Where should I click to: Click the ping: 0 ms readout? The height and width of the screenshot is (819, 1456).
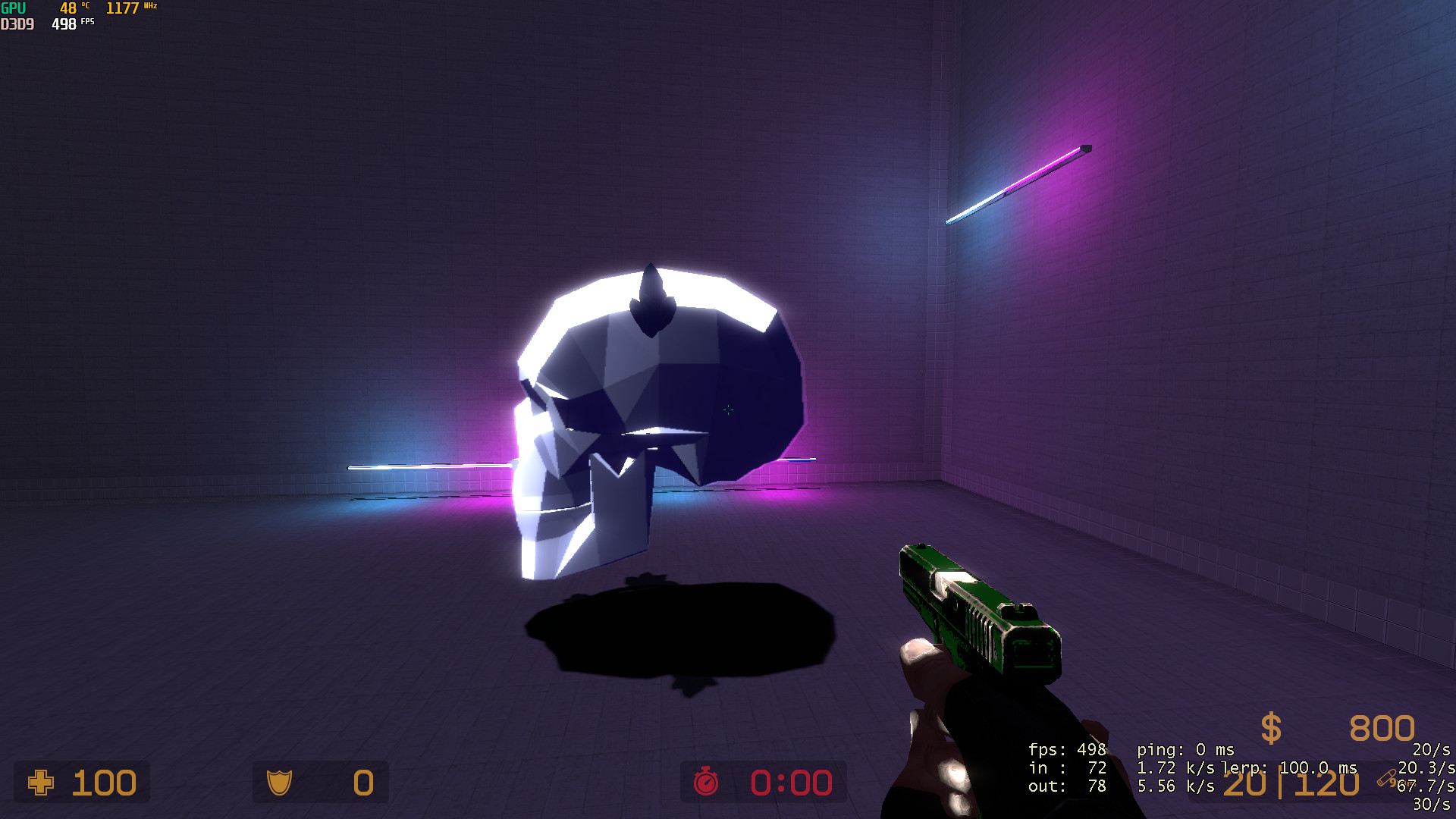pyautogui.click(x=1187, y=749)
